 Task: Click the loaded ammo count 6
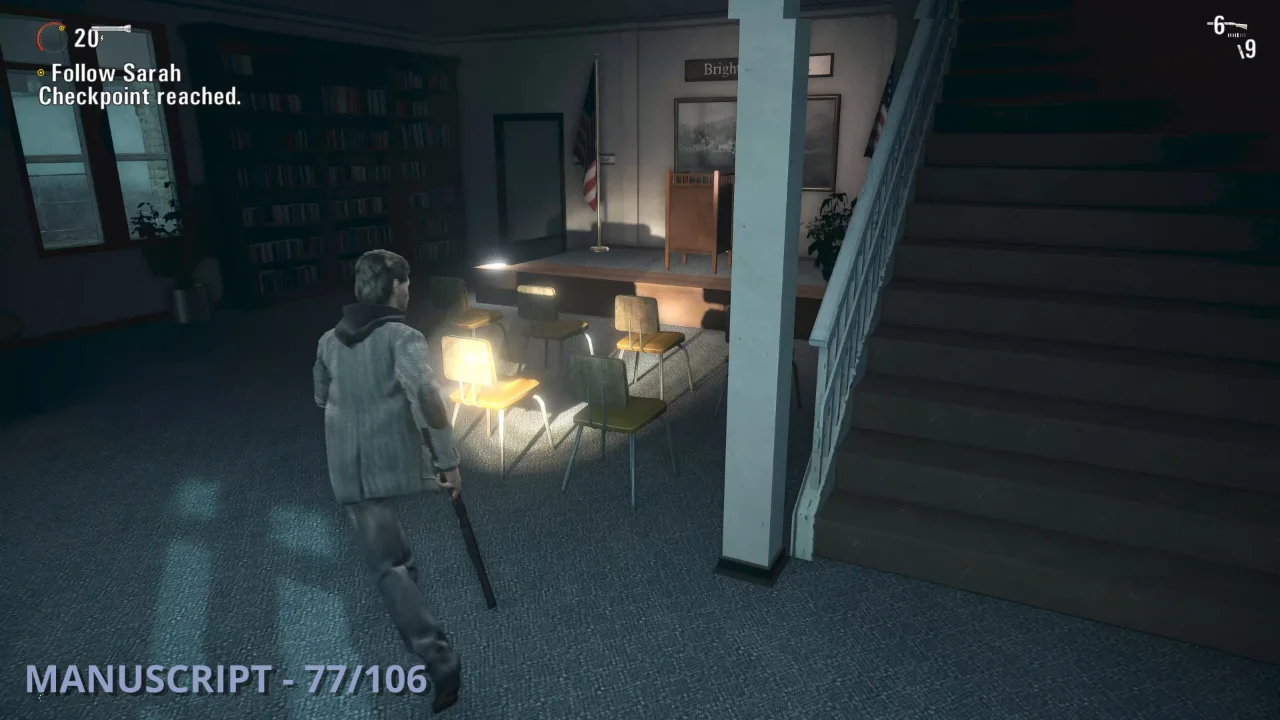click(x=1218, y=24)
